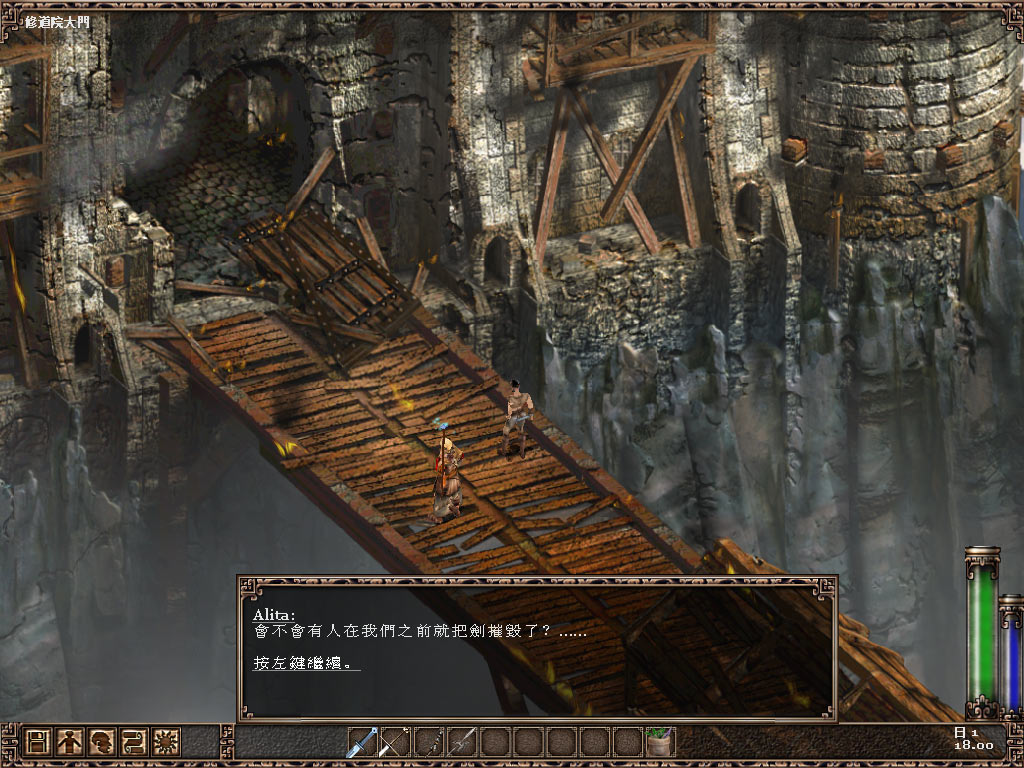Image resolution: width=1024 pixels, height=768 pixels.
Task: Select the blue-hilted sword hotbar slot
Action: (x=362, y=742)
